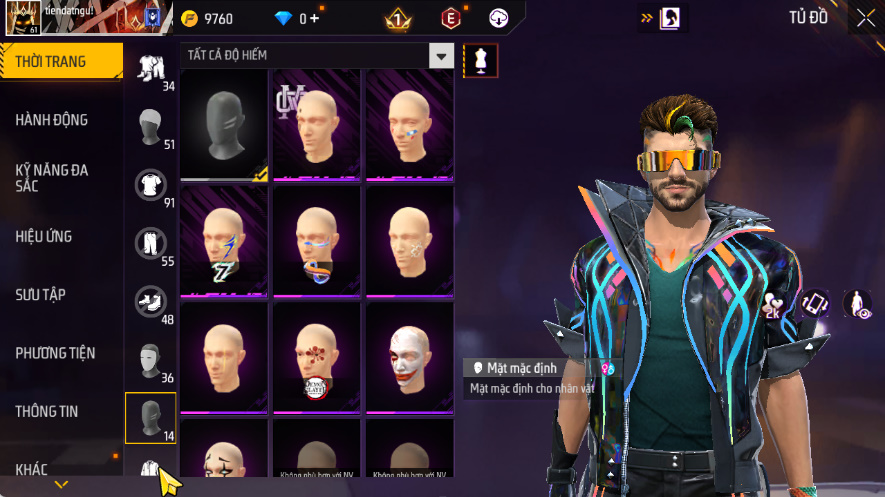Click the mannequin preview icon

coord(480,61)
